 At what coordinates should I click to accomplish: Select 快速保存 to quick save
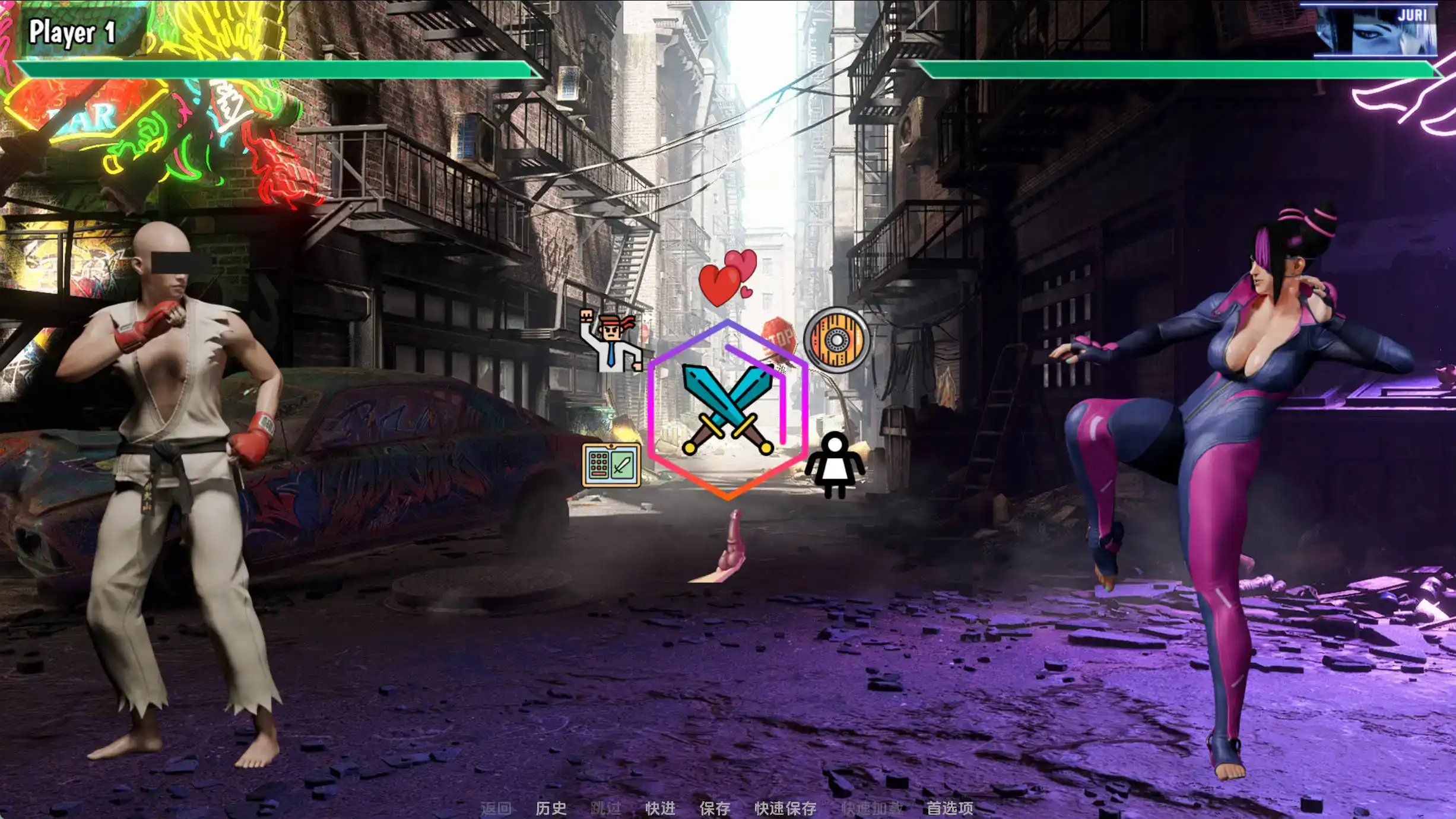(x=785, y=808)
